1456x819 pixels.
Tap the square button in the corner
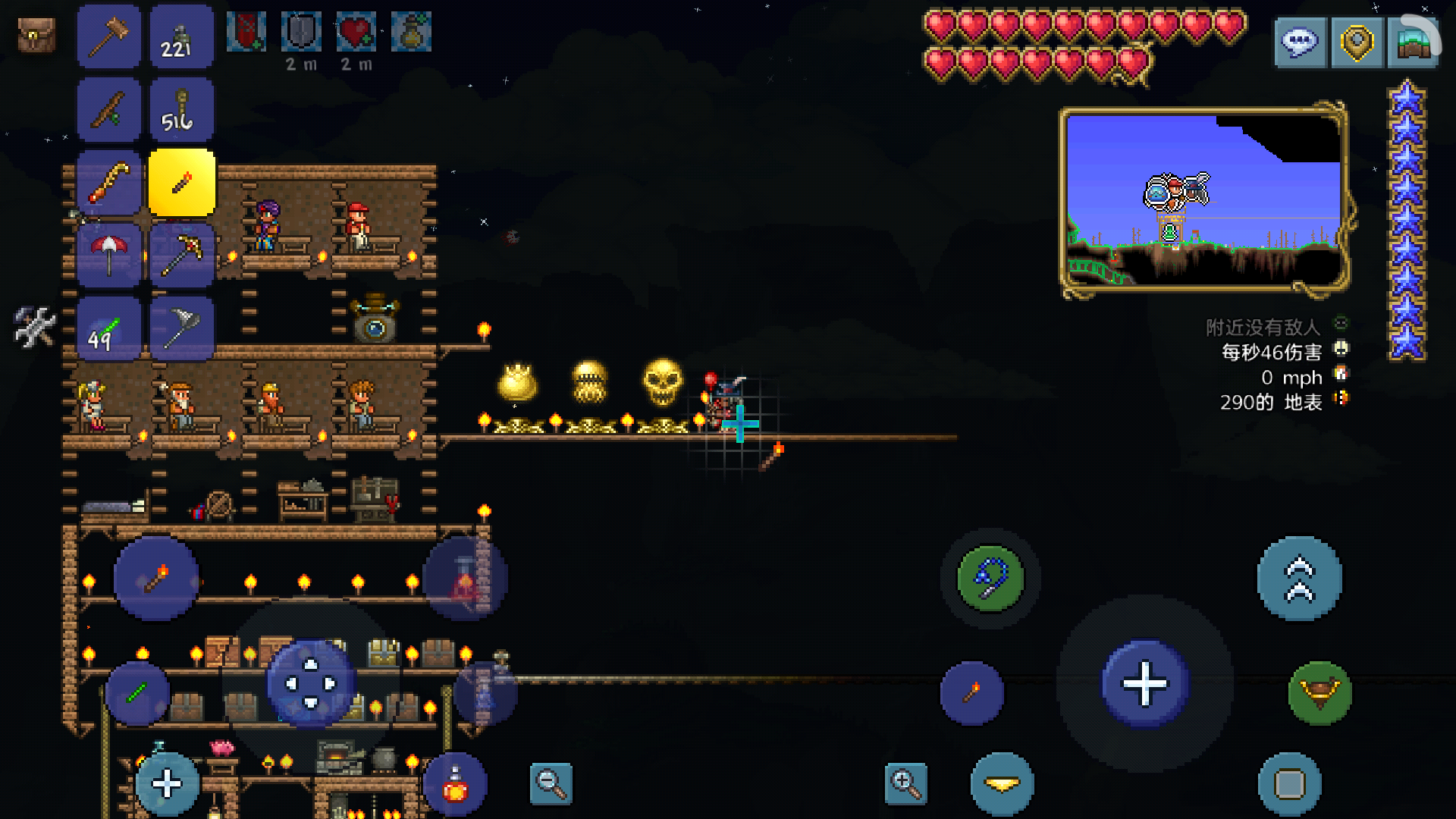click(x=1289, y=784)
